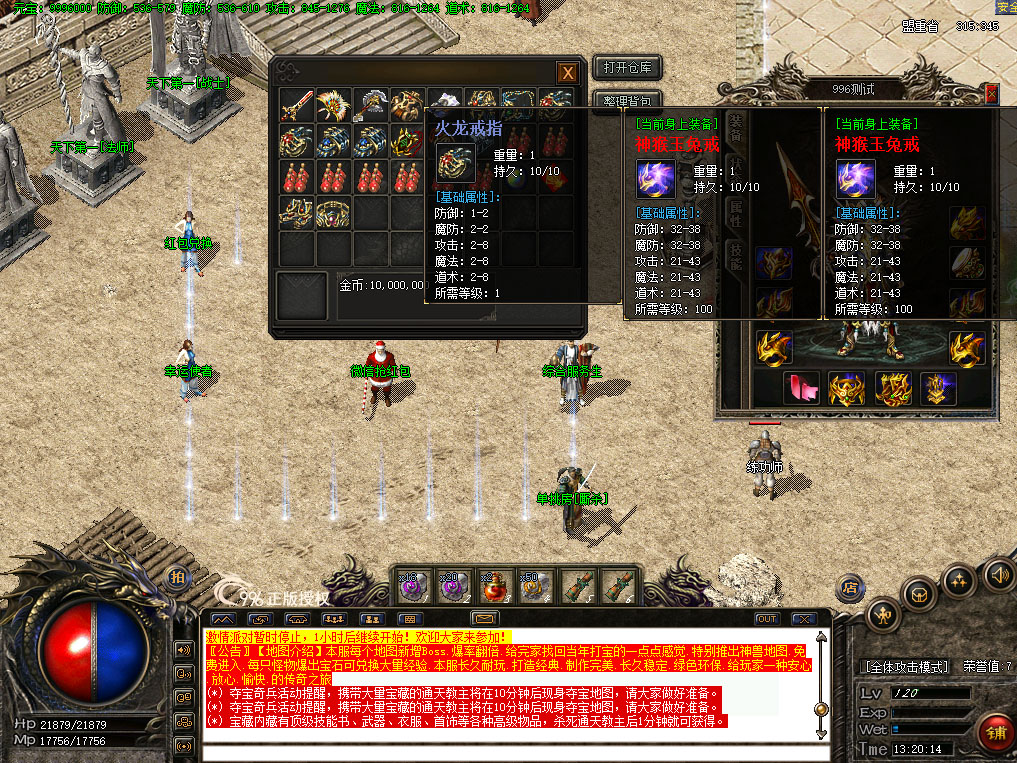1017x763 pixels.
Task: Close the chat panel with X button
Action: point(802,619)
